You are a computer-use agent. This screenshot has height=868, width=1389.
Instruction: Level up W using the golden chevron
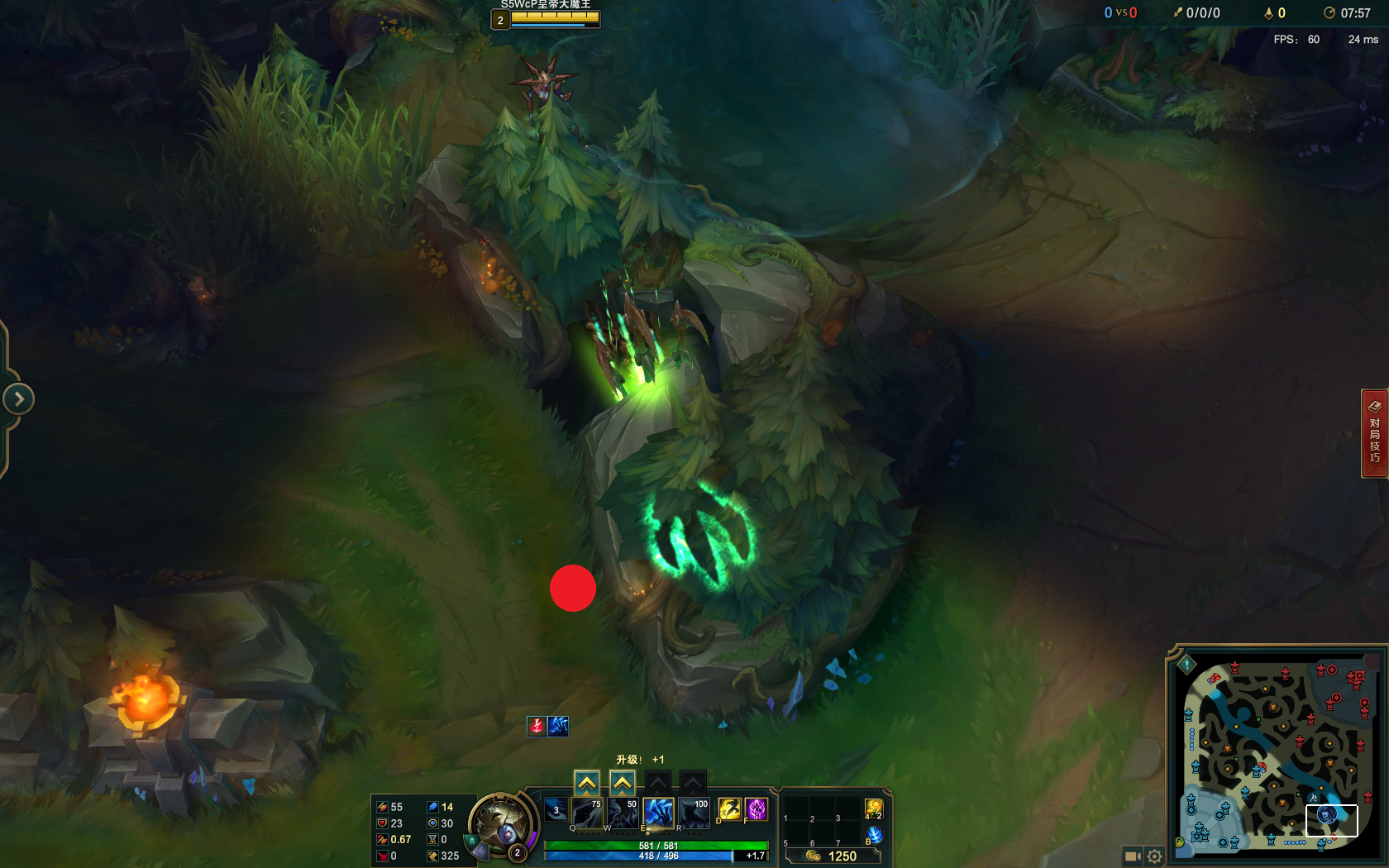pos(622,782)
